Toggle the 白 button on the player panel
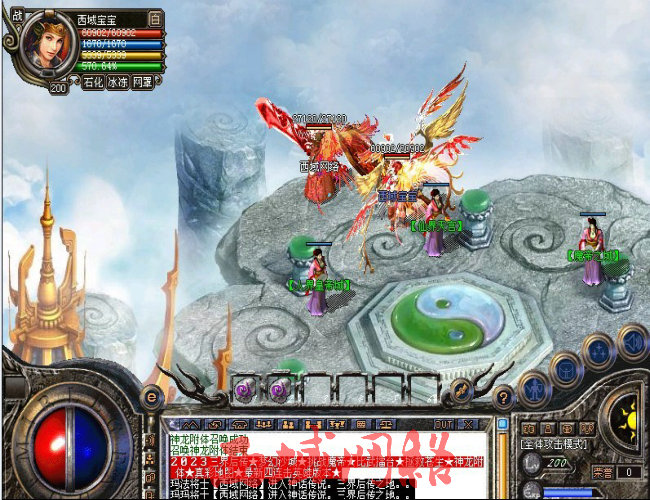Screen dimensions: 650x500 pos(155,19)
